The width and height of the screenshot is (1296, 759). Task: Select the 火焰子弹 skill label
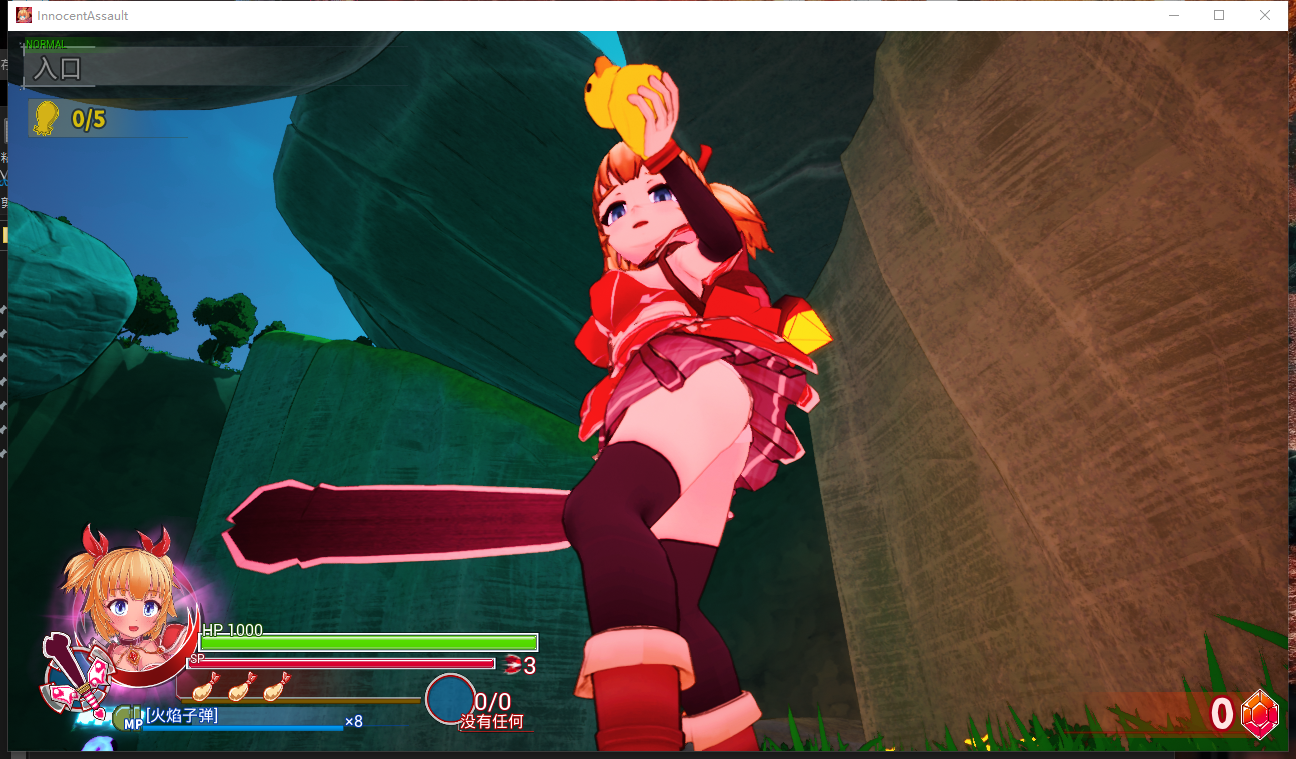pyautogui.click(x=182, y=715)
